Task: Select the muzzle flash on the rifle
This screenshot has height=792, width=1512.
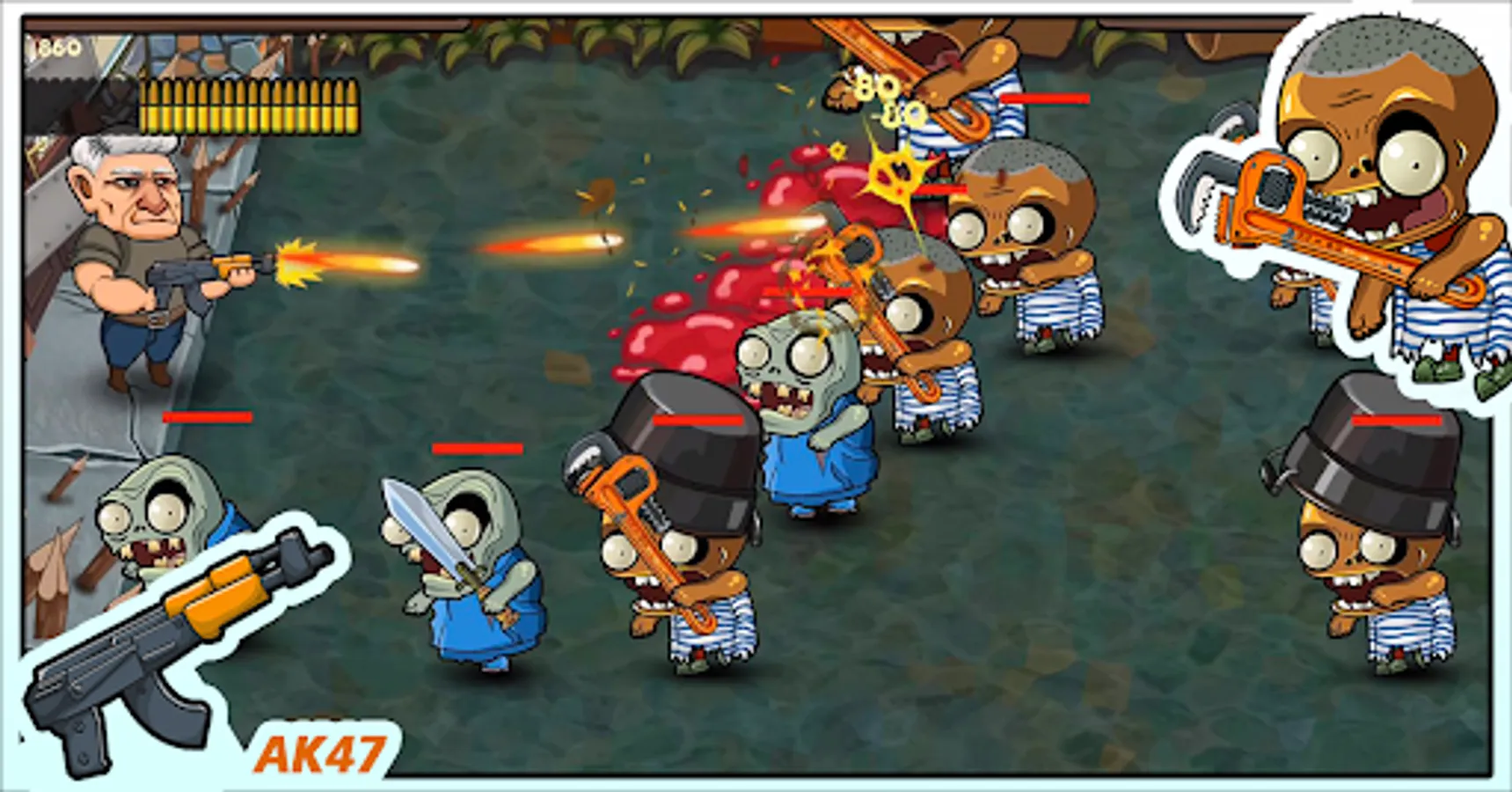Action: pyautogui.click(x=295, y=260)
